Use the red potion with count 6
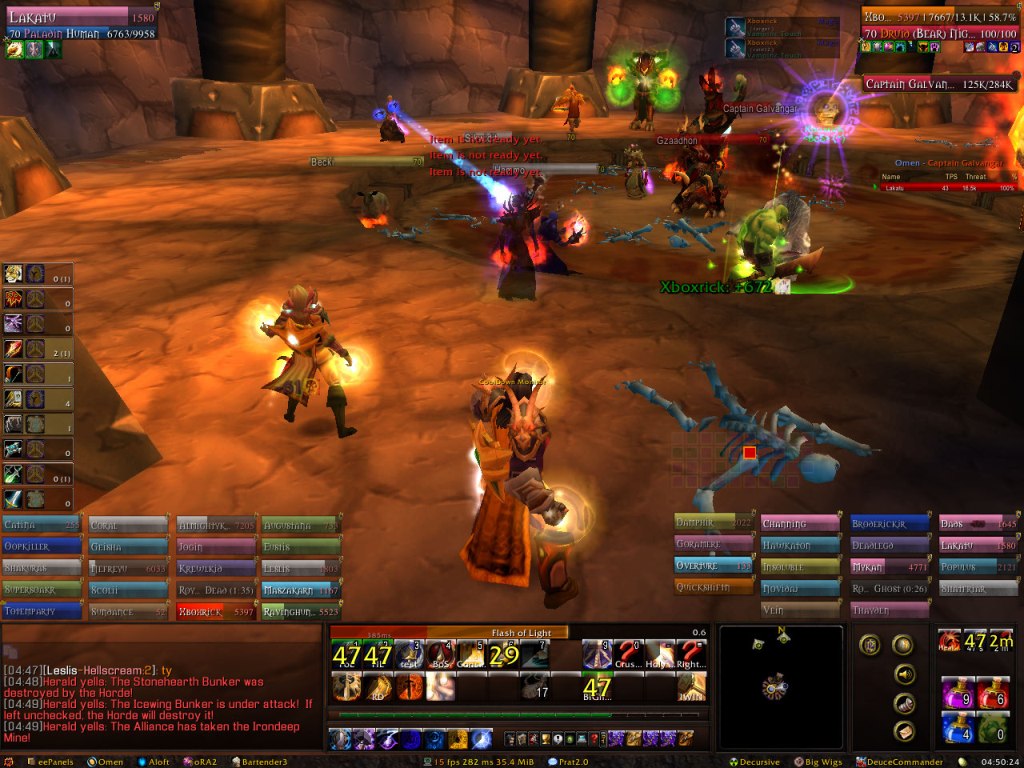This screenshot has height=768, width=1024. click(x=992, y=692)
